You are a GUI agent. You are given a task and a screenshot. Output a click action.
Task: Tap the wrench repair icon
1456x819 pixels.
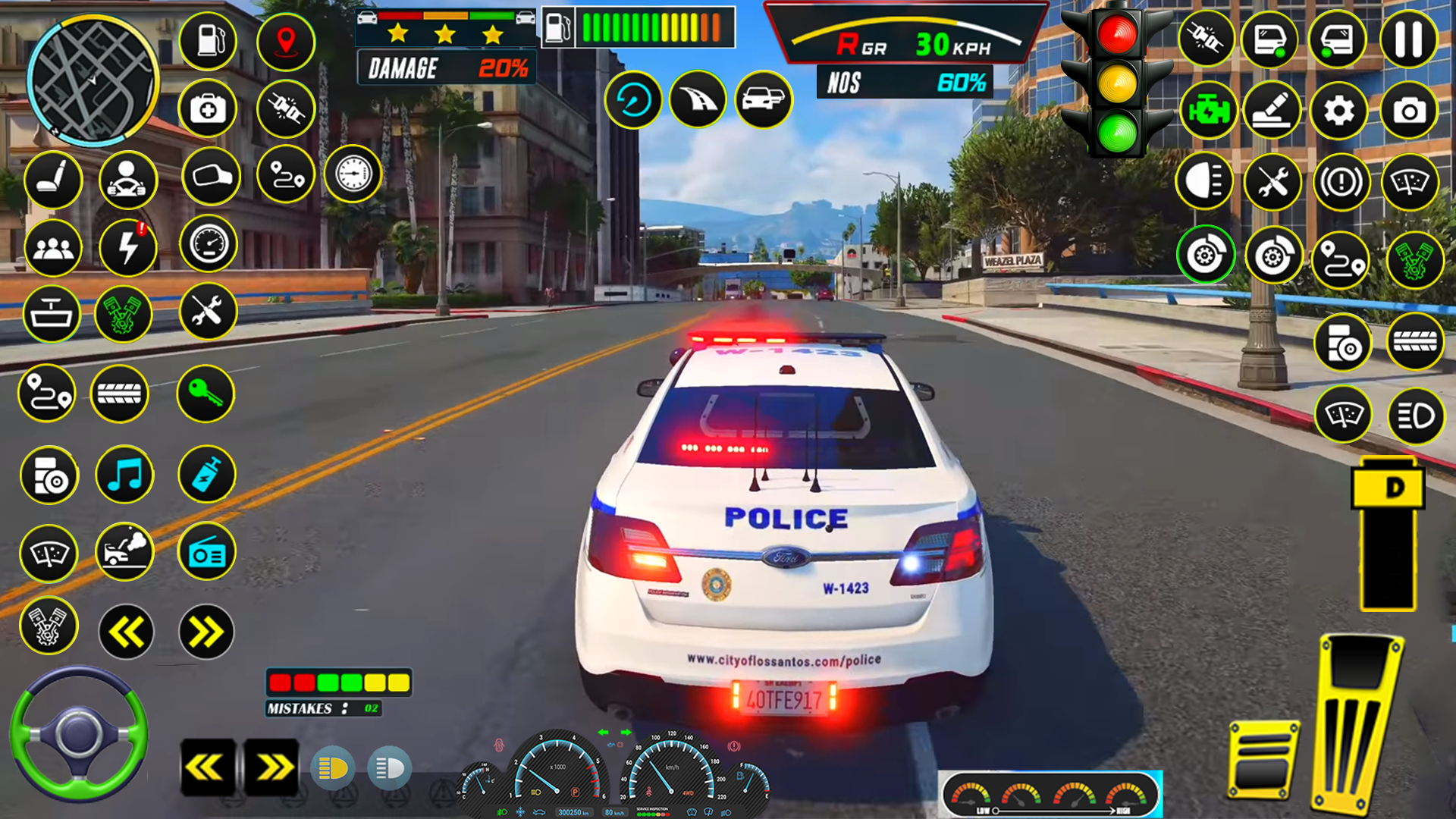point(208,313)
